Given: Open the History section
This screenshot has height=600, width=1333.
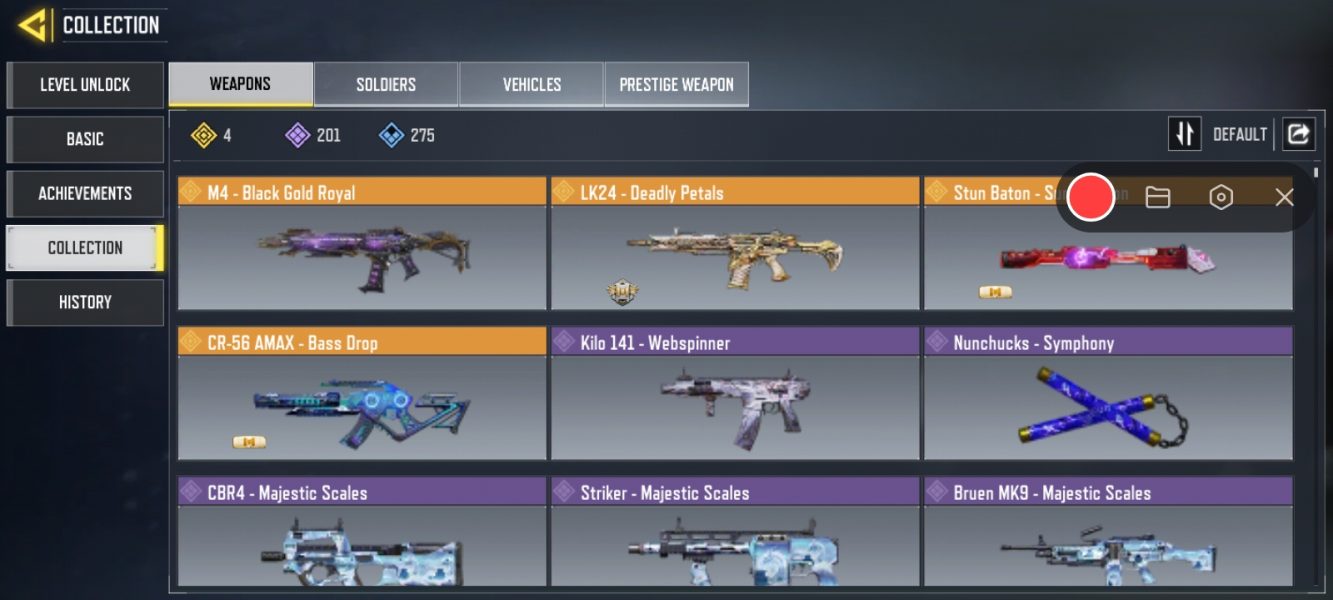Looking at the screenshot, I should point(85,302).
